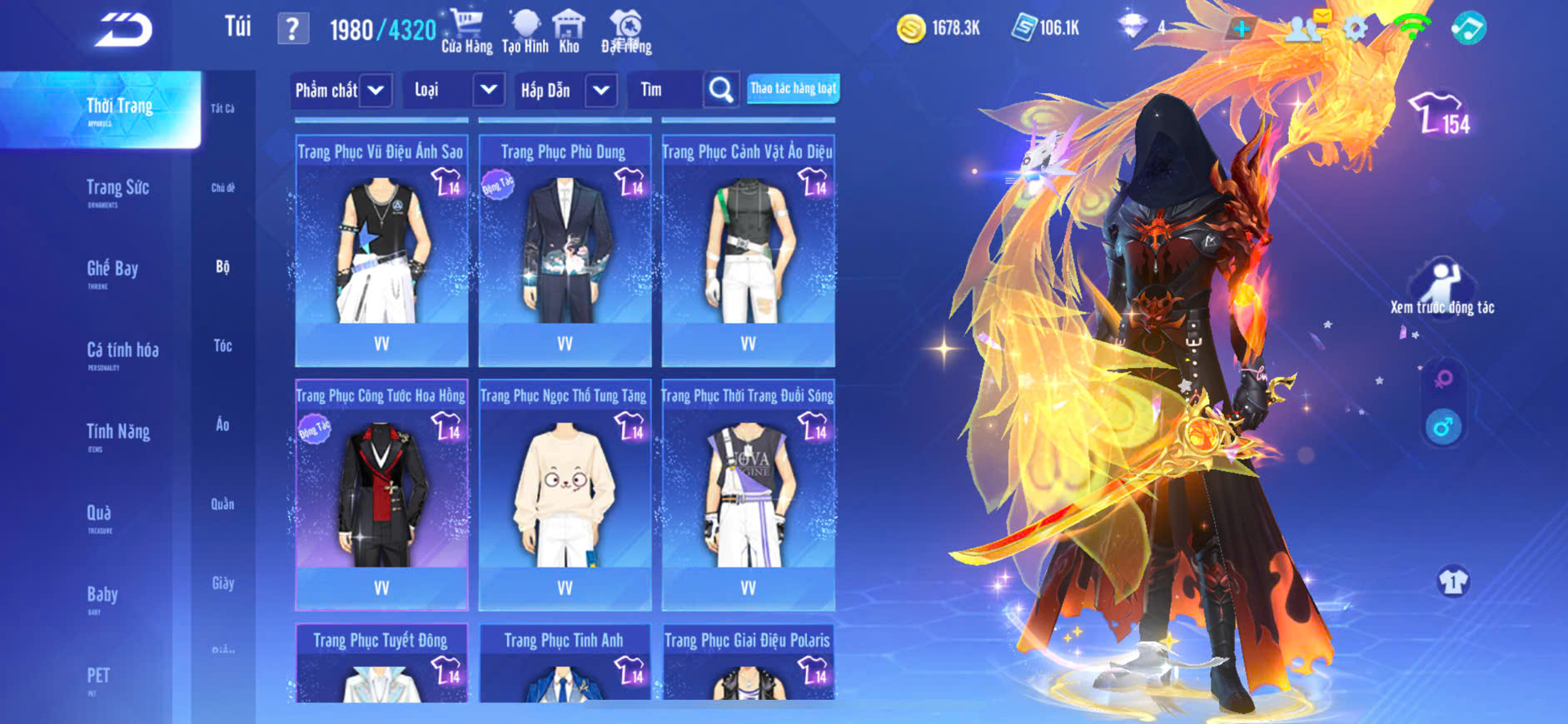Open Kho storage

(569, 31)
